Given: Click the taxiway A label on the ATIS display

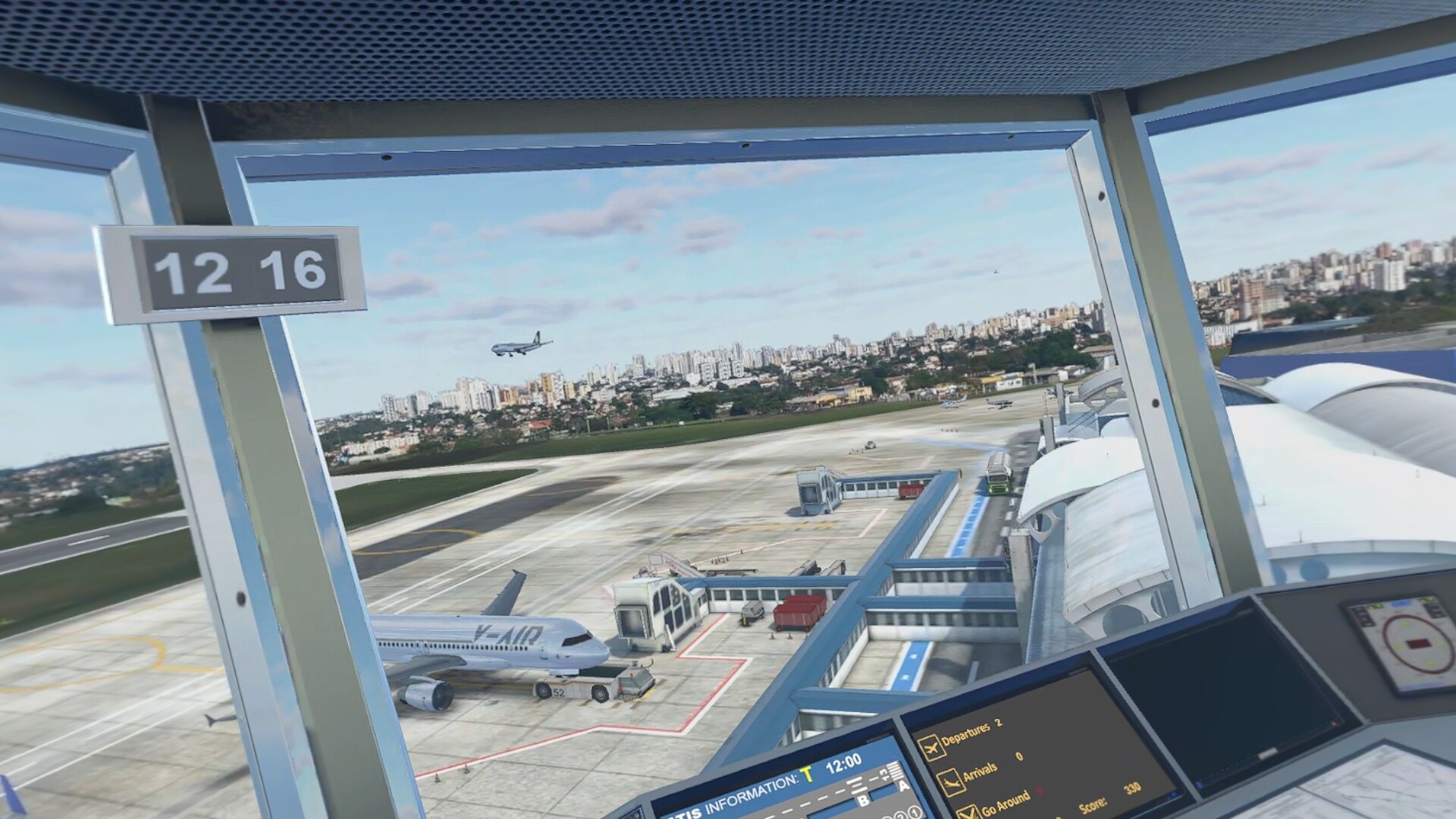Looking at the screenshot, I should pos(902,786).
